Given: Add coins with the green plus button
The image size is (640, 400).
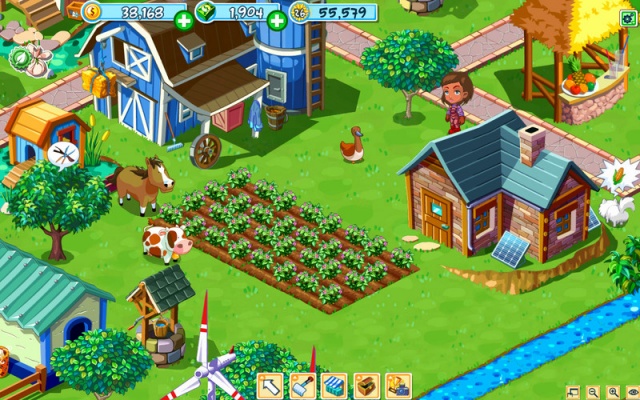Looking at the screenshot, I should point(183,19).
